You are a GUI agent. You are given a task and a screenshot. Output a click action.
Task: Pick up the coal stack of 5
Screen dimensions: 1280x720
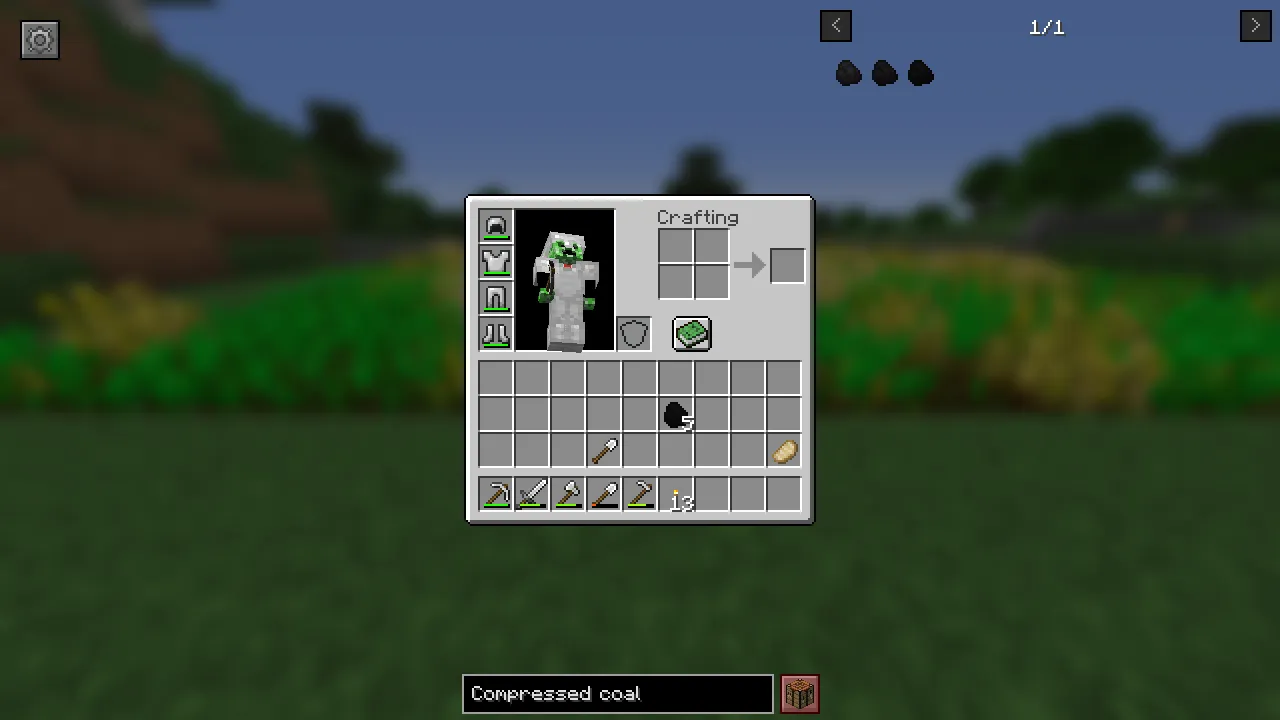click(x=677, y=415)
